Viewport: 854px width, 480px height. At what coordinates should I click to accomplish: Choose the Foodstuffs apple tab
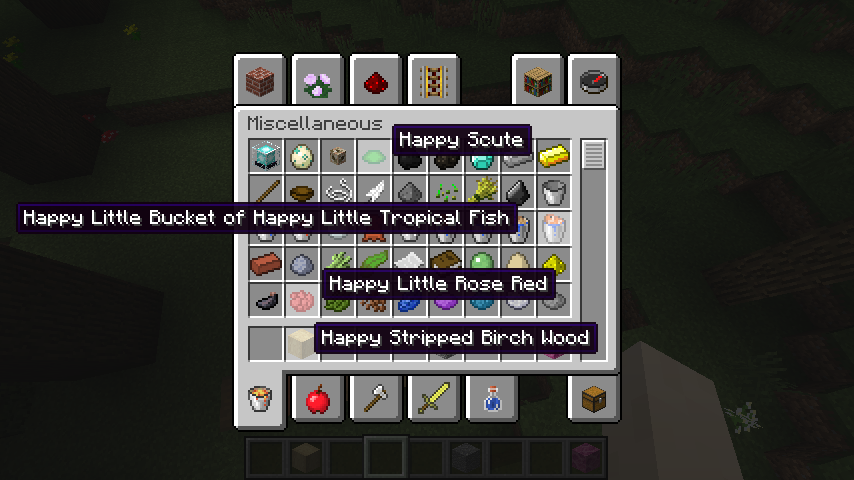pos(317,400)
